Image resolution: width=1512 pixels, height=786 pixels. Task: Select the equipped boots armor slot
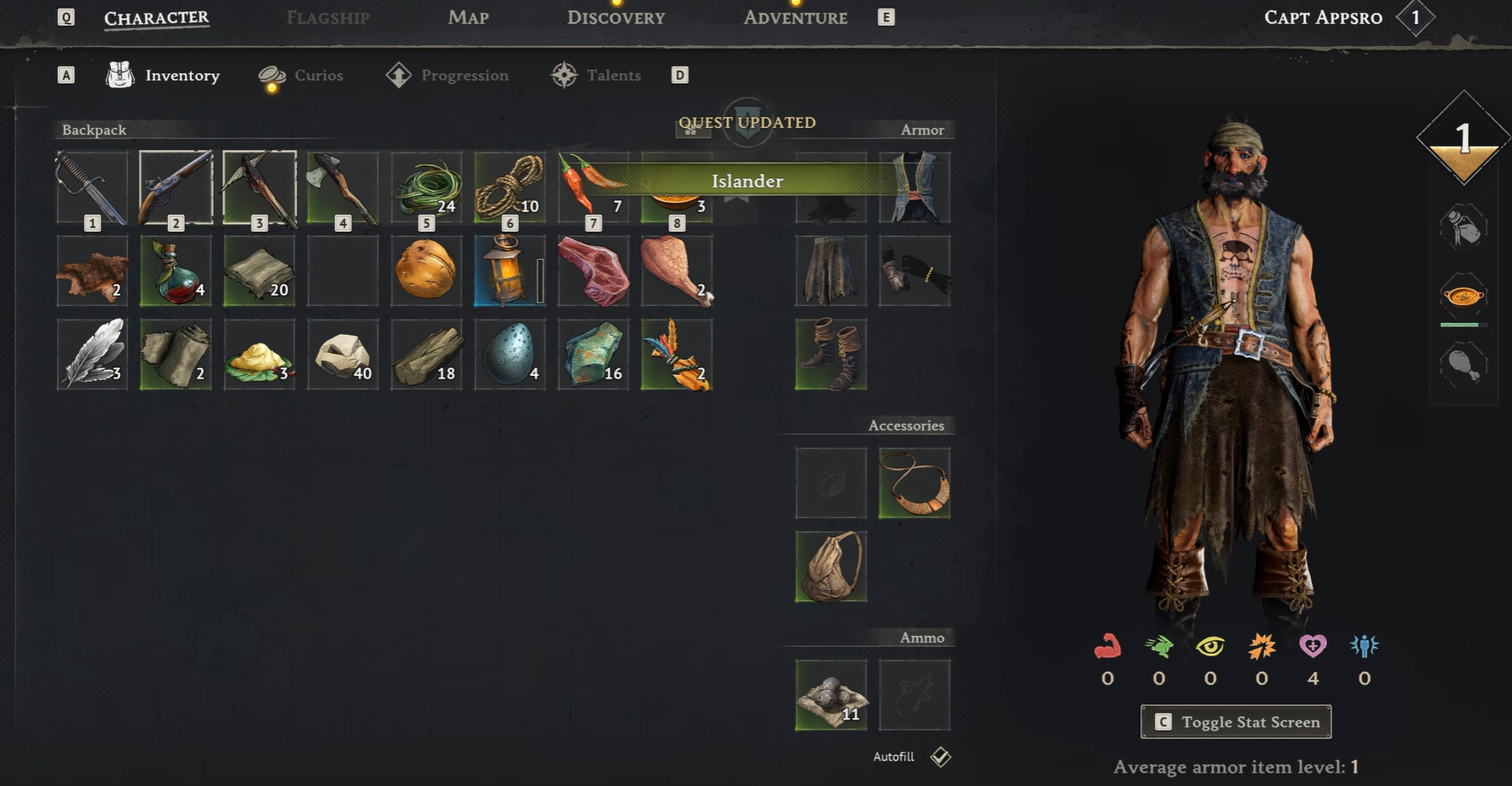(831, 355)
